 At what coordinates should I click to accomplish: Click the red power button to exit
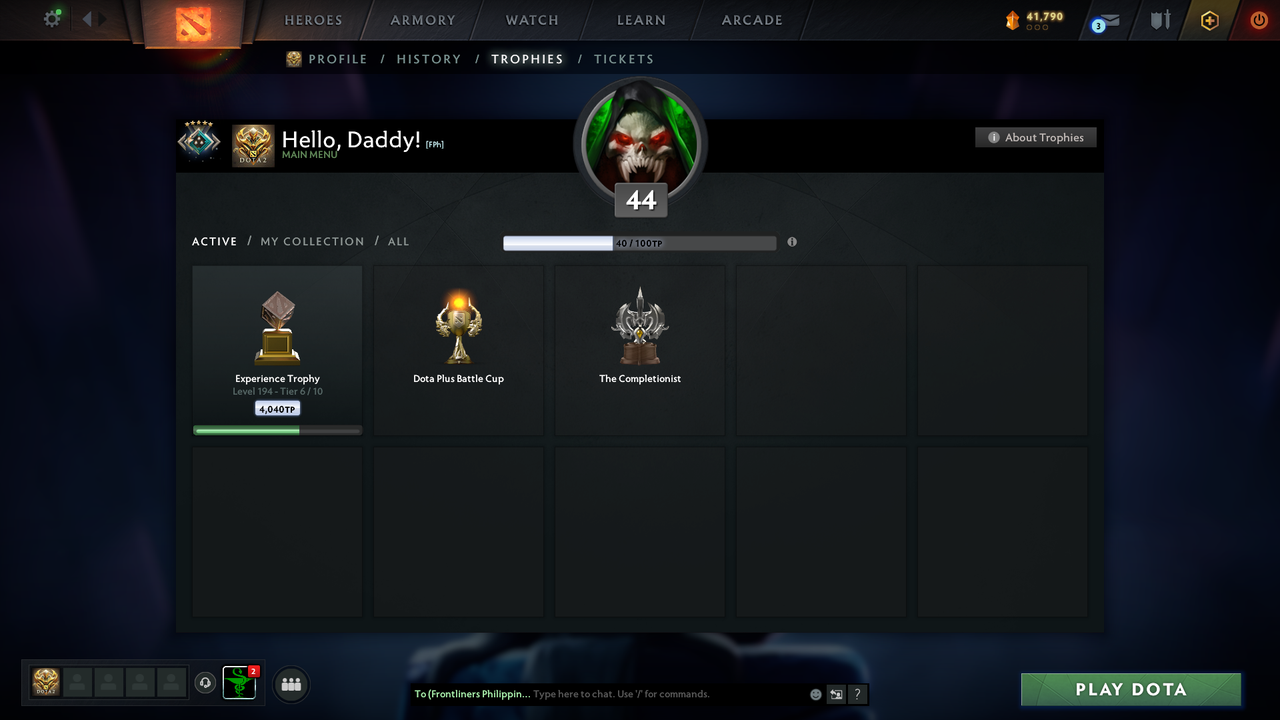(x=1259, y=19)
